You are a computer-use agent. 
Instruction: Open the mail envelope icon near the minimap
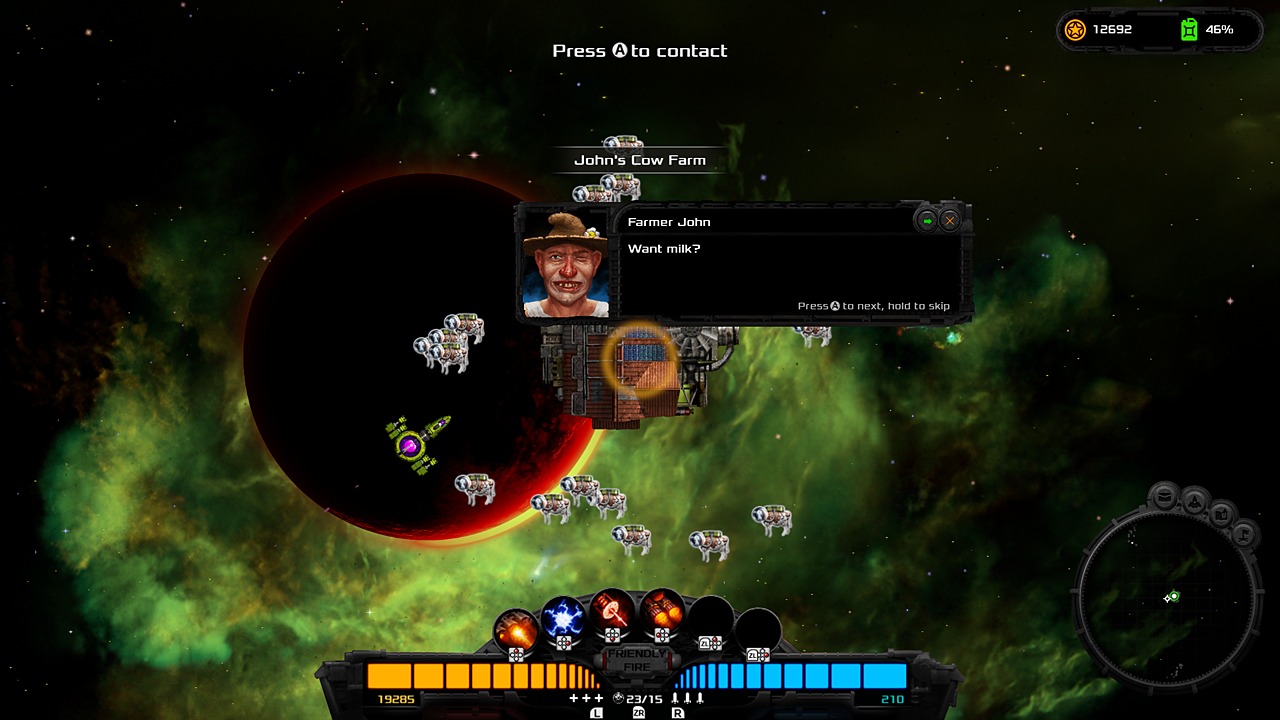(x=1163, y=496)
